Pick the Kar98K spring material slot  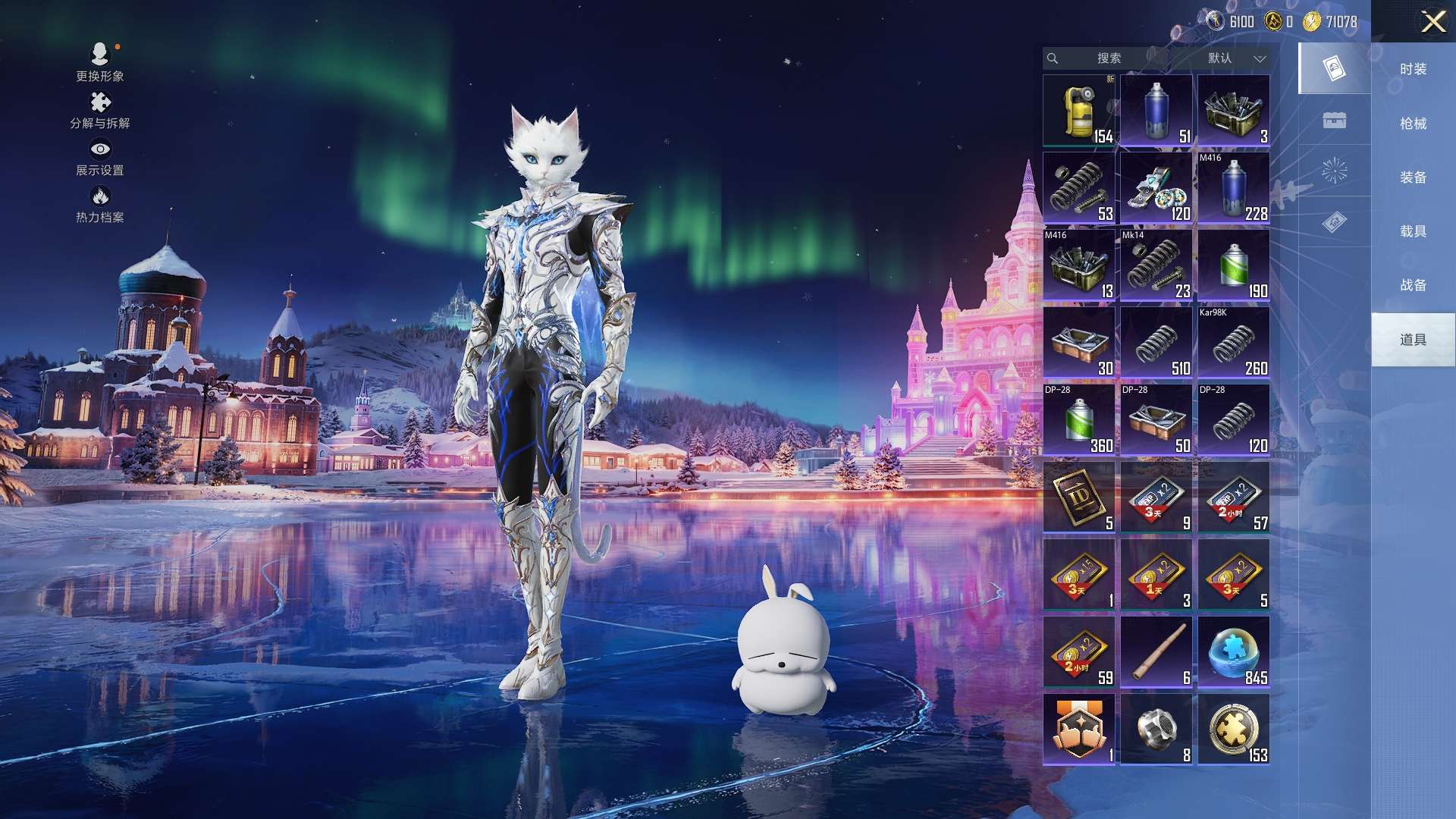point(1234,343)
